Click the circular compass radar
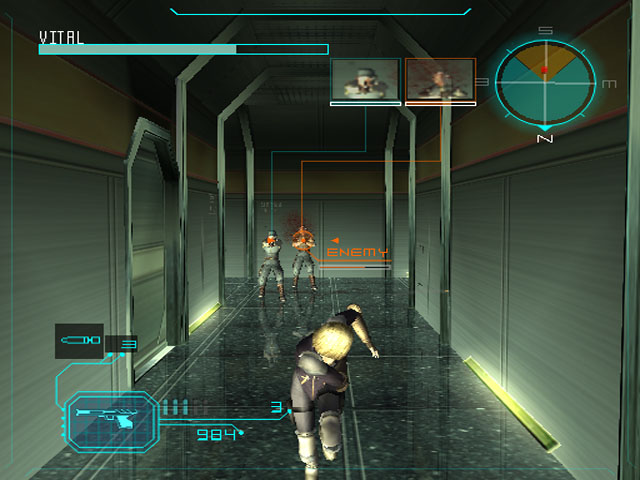The width and height of the screenshot is (640, 480). point(545,82)
